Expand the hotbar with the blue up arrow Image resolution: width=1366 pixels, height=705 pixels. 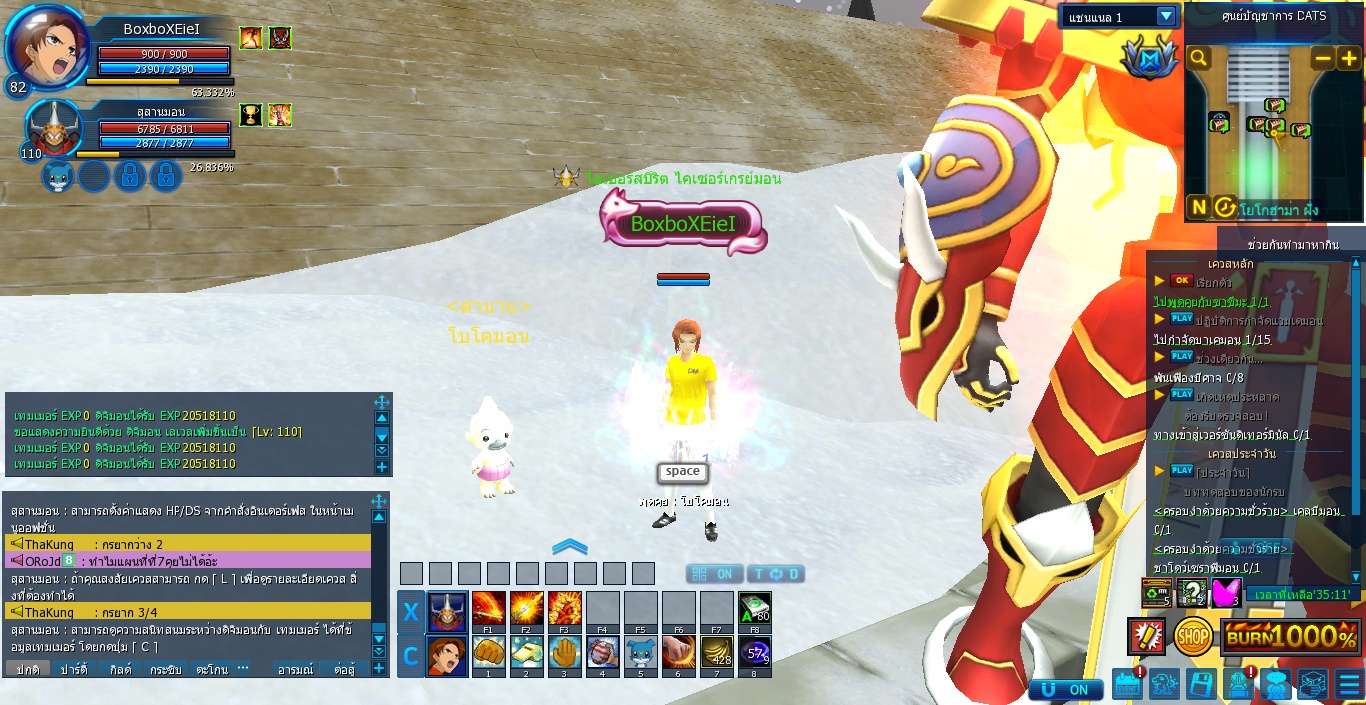click(x=569, y=546)
